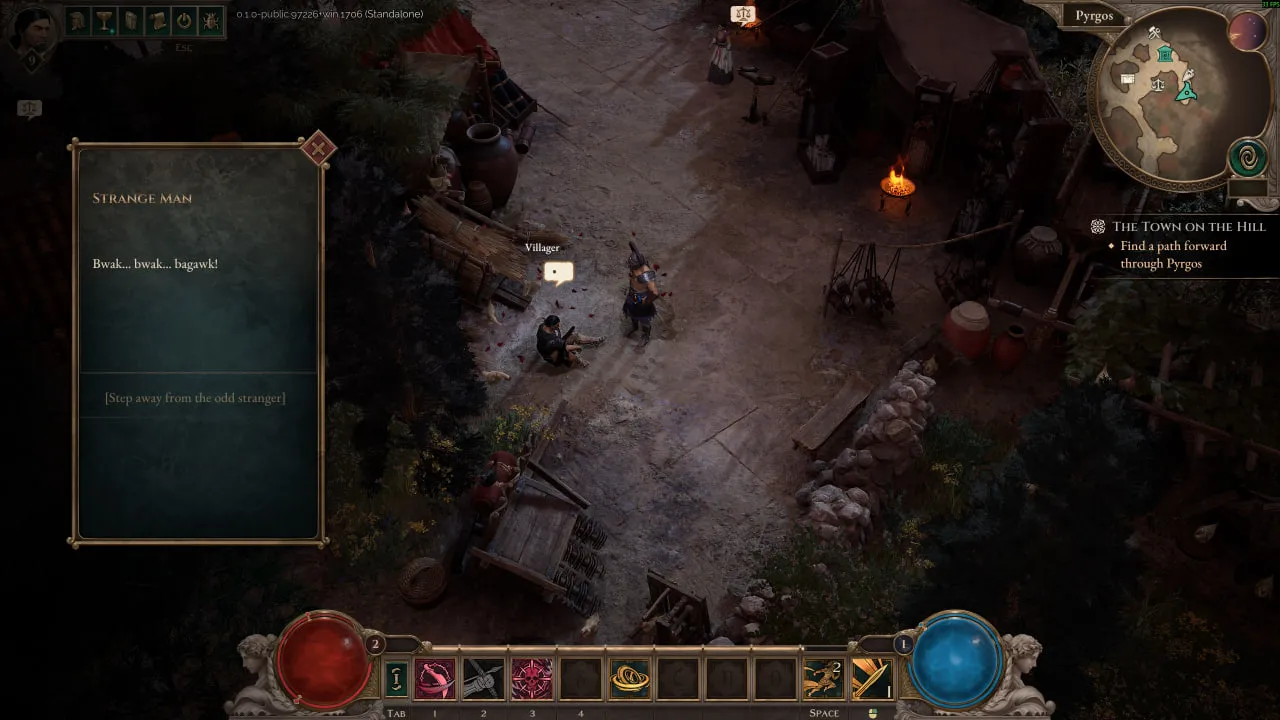Click the bug report icon
The width and height of the screenshot is (1280, 720).
pyautogui.click(x=211, y=20)
